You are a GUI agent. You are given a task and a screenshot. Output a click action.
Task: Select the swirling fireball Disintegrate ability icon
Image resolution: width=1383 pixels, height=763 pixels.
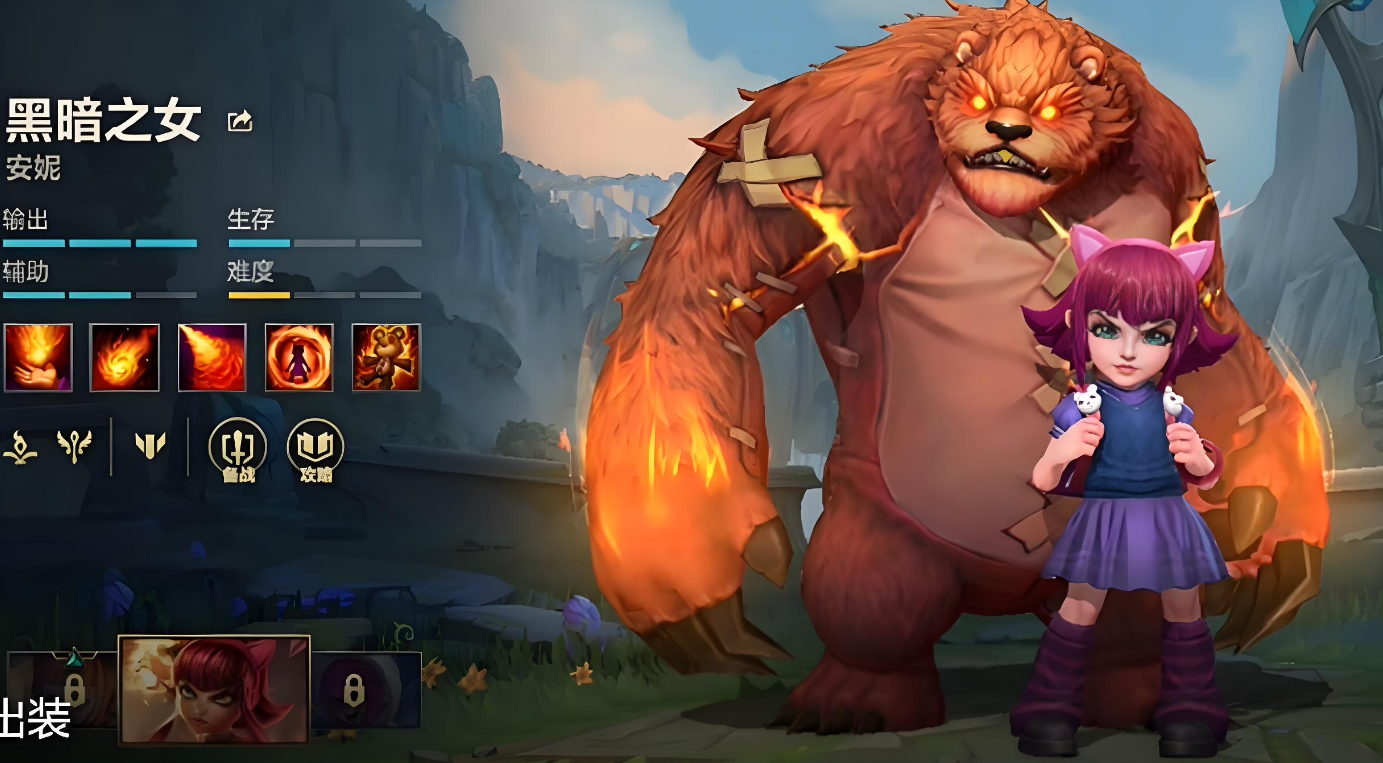click(x=125, y=357)
